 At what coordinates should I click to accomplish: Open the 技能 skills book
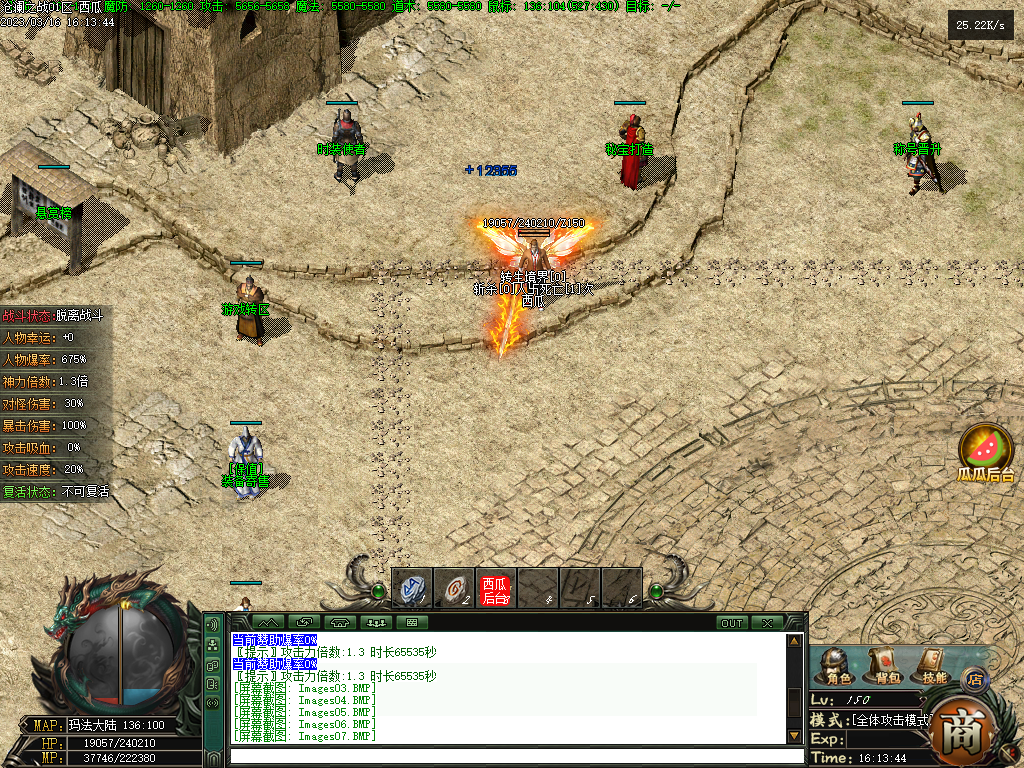pos(933,665)
